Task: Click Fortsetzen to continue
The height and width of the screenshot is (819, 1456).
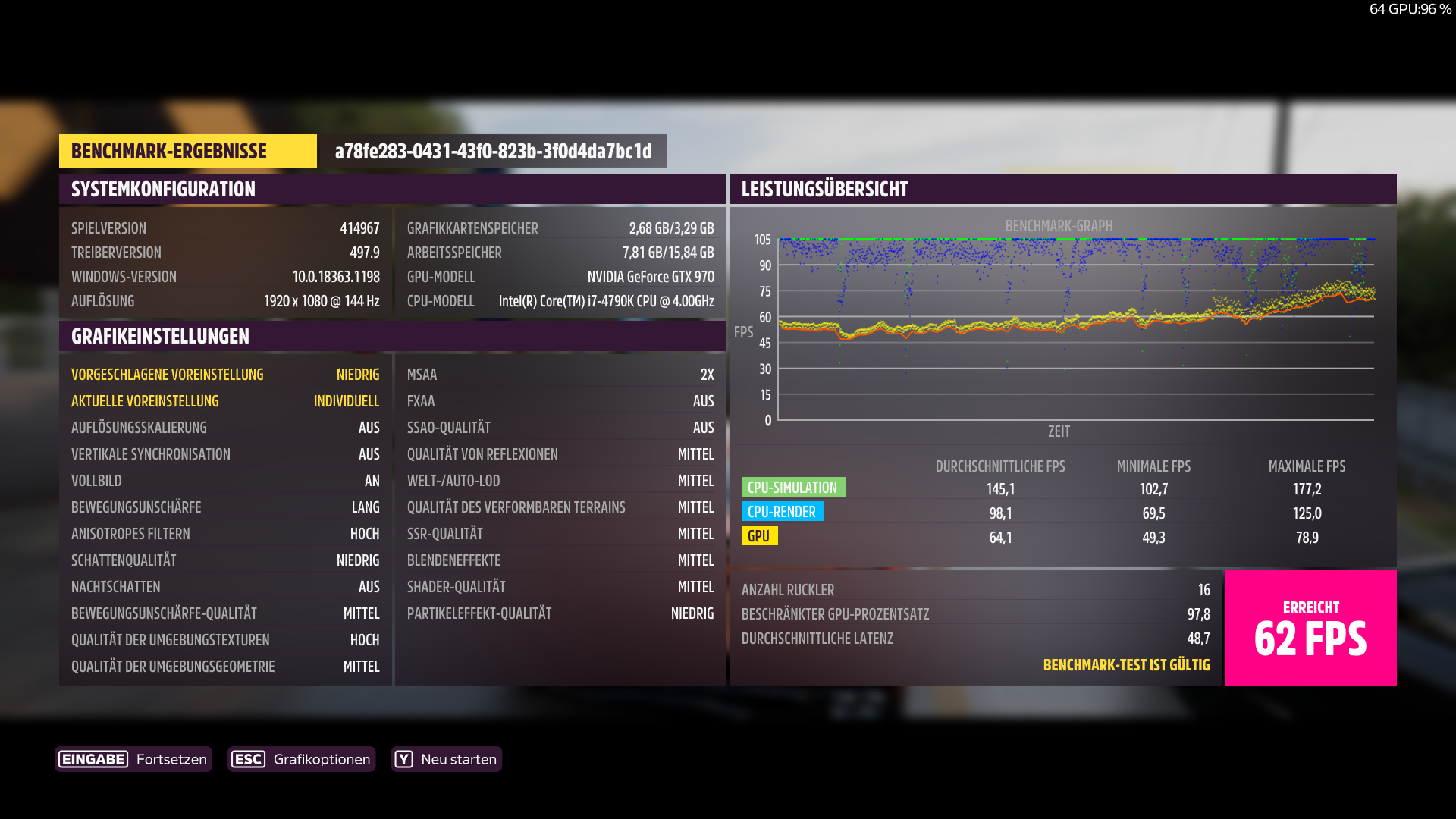Action: tap(171, 758)
